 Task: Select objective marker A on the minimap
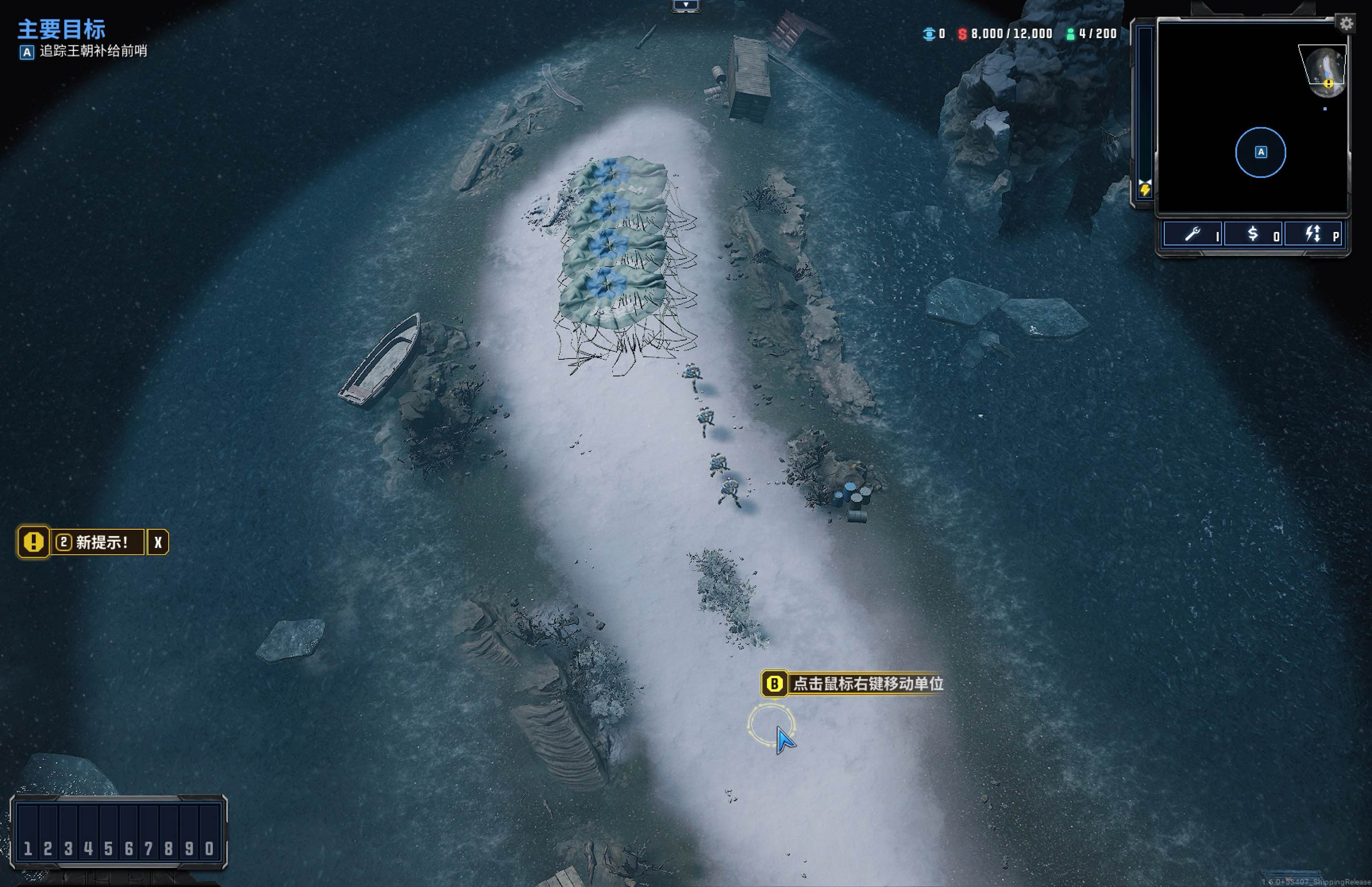coord(1261,152)
